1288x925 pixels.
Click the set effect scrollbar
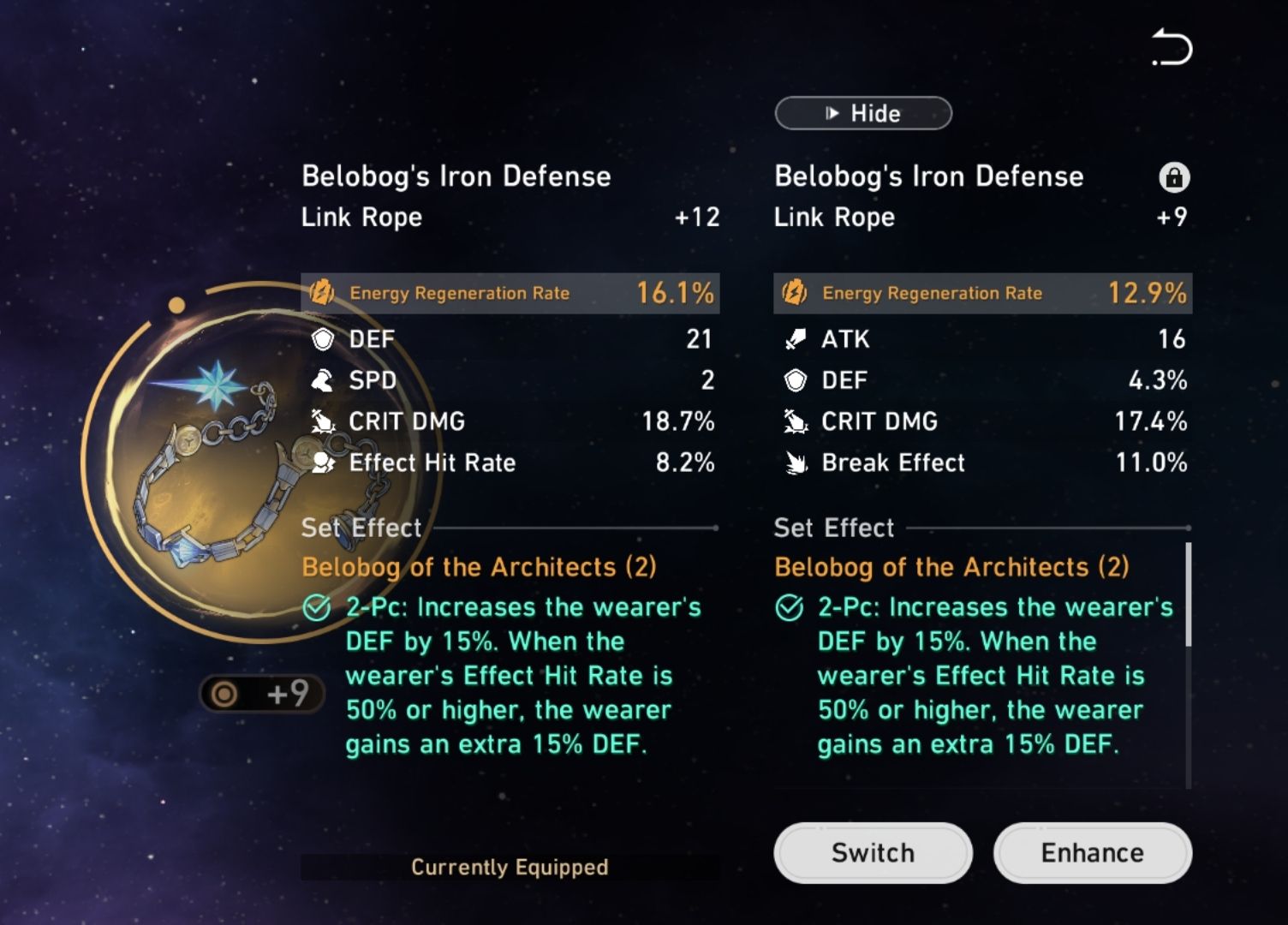(1188, 594)
